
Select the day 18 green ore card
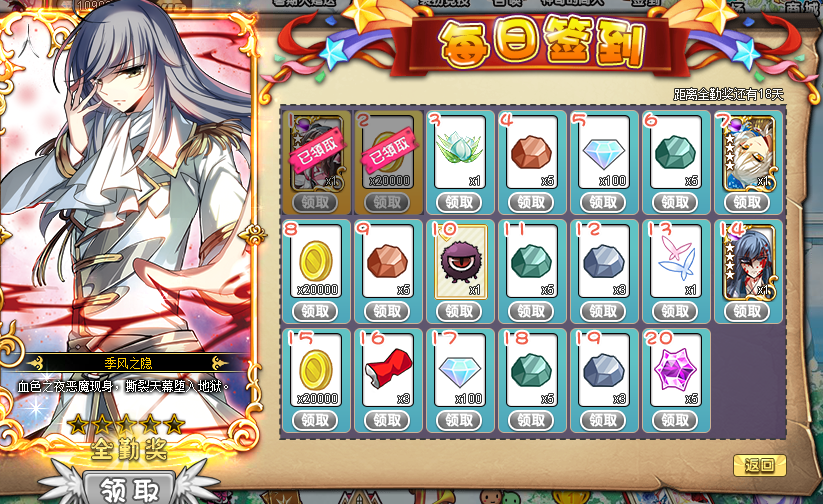(x=532, y=369)
